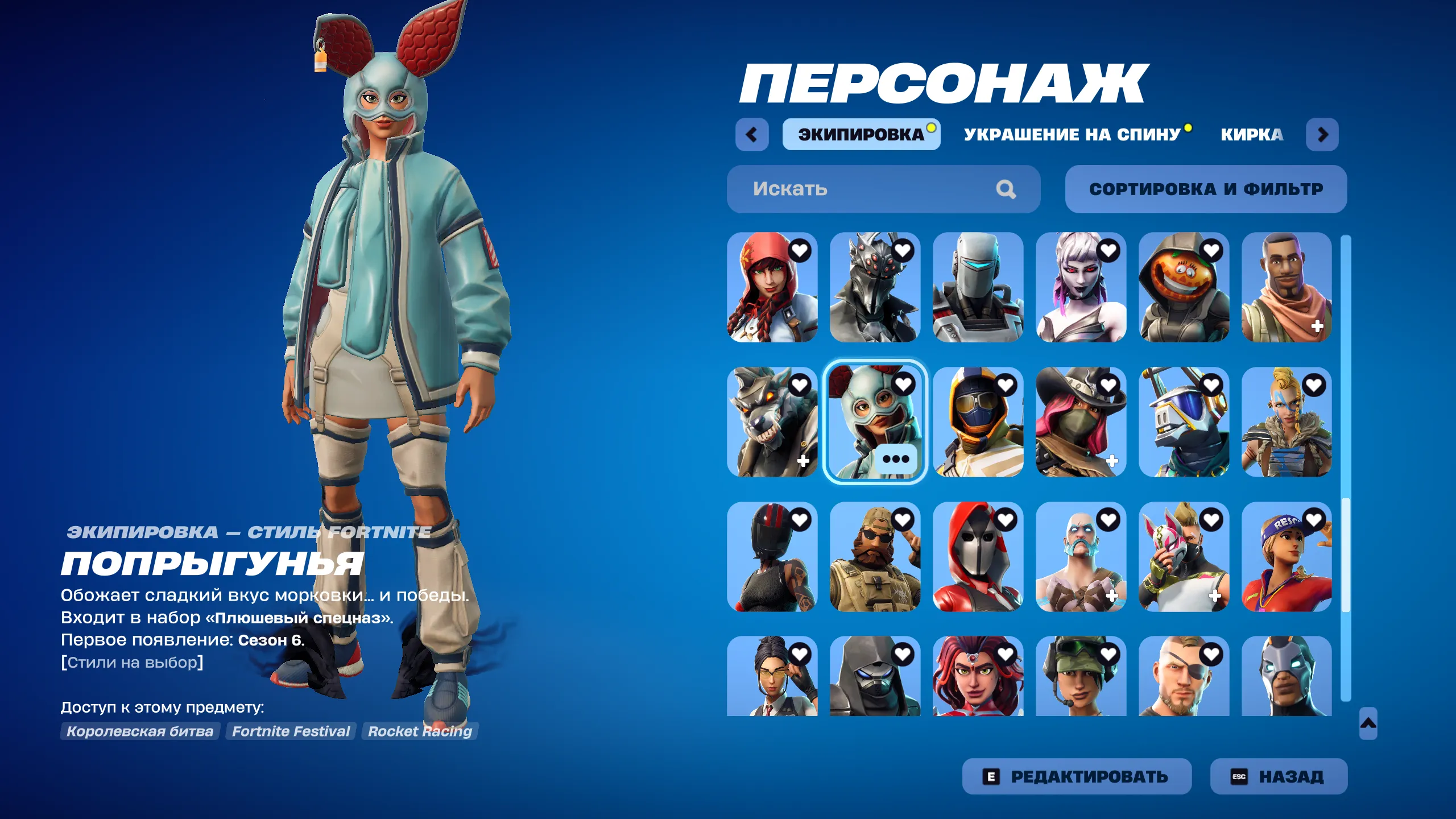
Task: Go back a category using the left chevron
Action: (752, 135)
